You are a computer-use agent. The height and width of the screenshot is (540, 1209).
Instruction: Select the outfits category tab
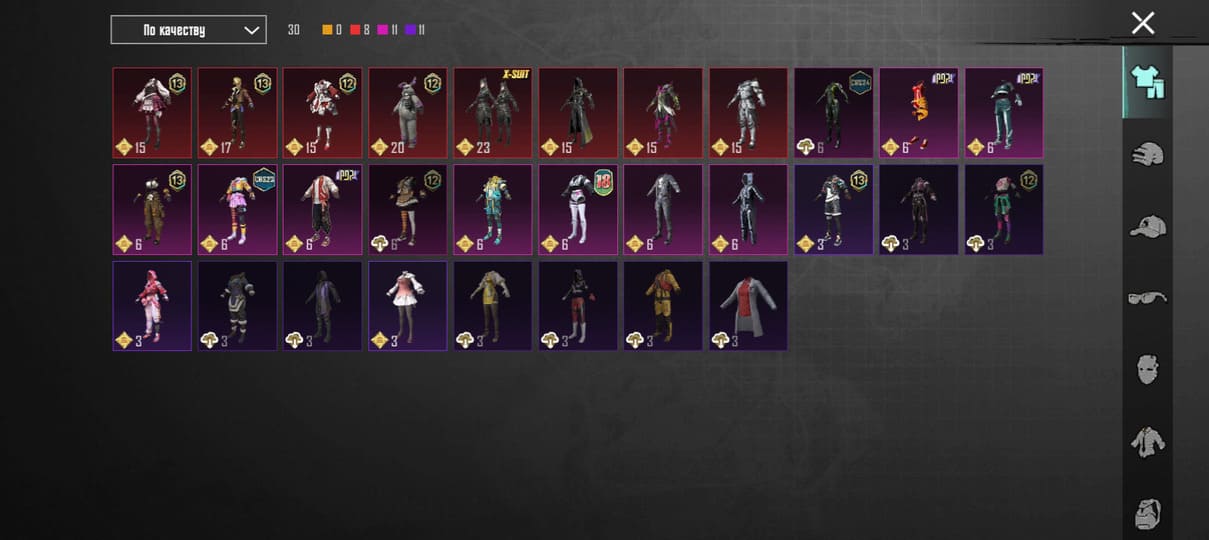tap(1146, 82)
